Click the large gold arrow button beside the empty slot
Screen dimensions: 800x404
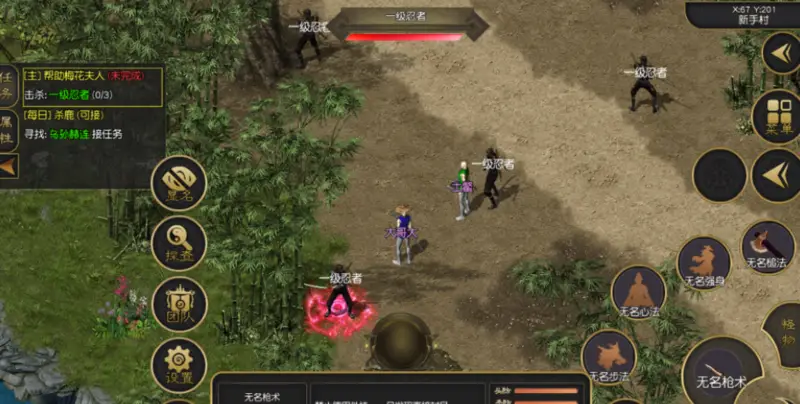pyautogui.click(x=775, y=176)
